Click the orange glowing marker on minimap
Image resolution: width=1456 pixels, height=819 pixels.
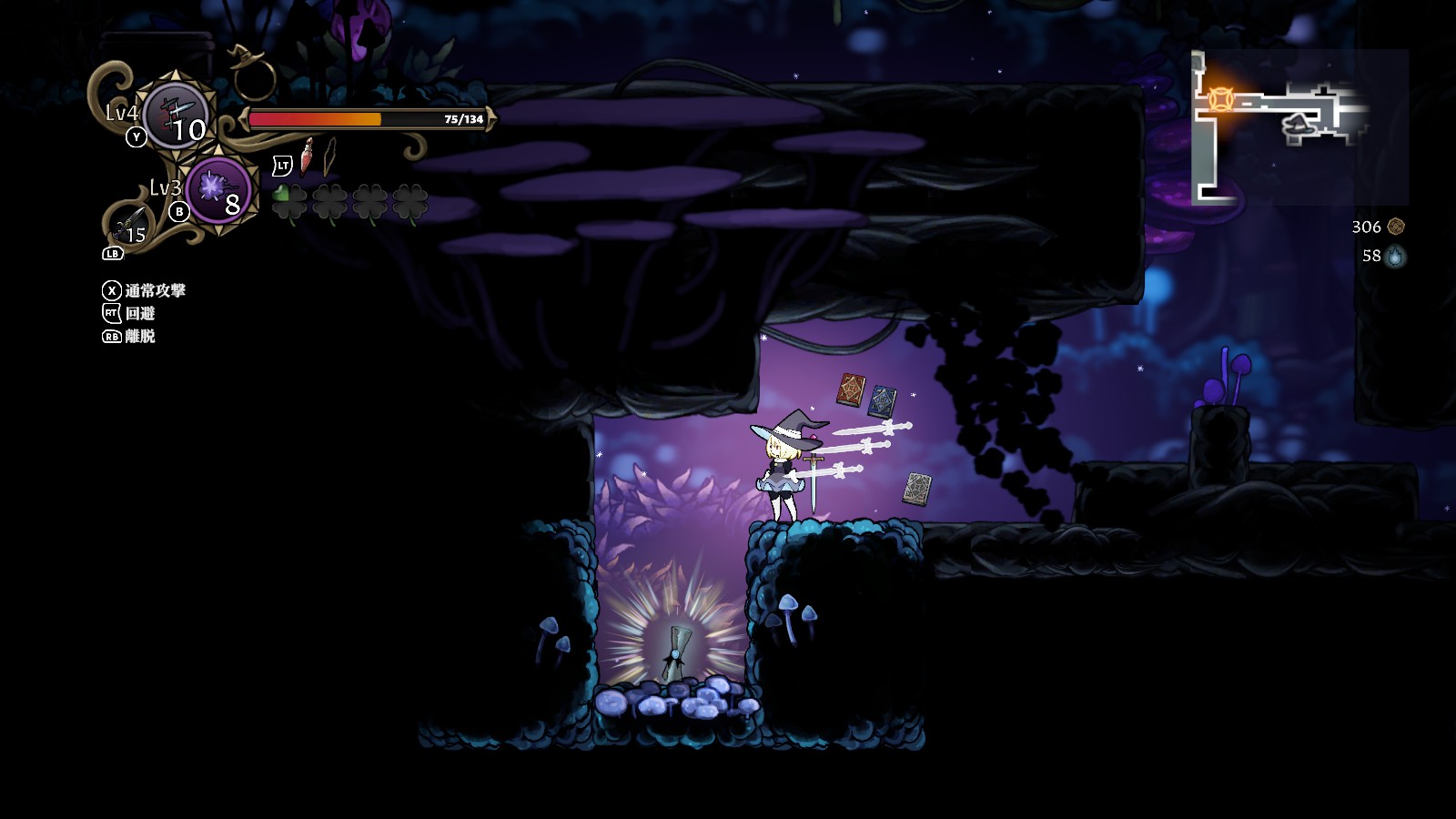[1219, 99]
